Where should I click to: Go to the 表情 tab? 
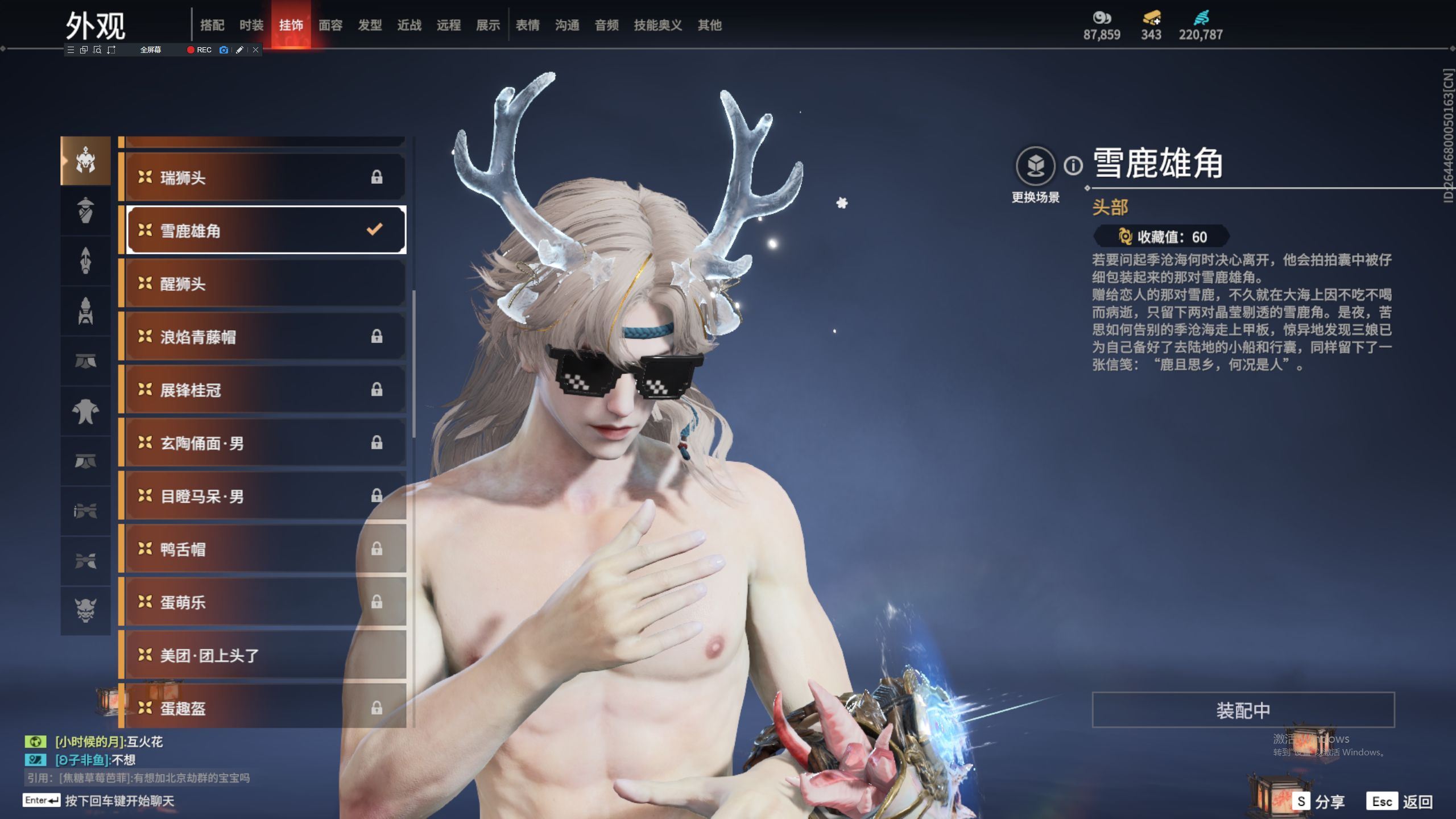527,25
